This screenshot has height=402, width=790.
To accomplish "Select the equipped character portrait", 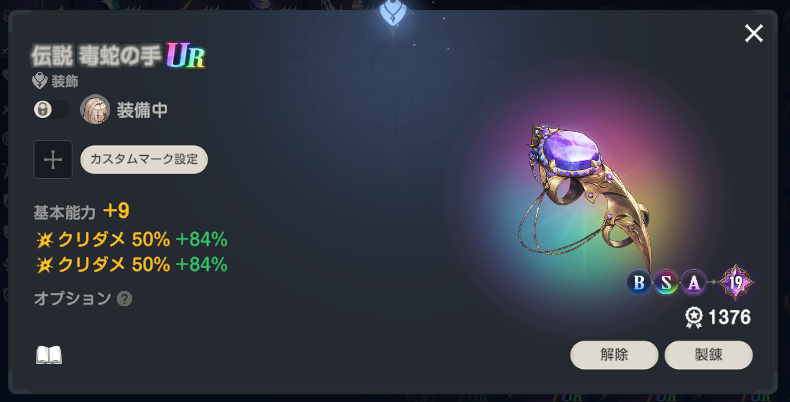I will 95,110.
